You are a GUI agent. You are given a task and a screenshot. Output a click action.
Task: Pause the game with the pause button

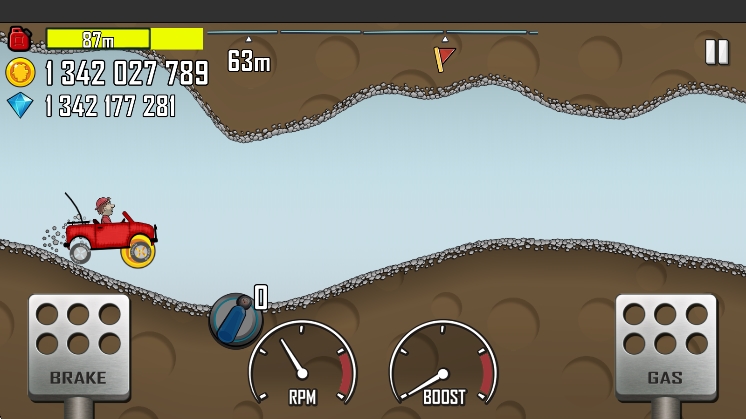point(716,52)
